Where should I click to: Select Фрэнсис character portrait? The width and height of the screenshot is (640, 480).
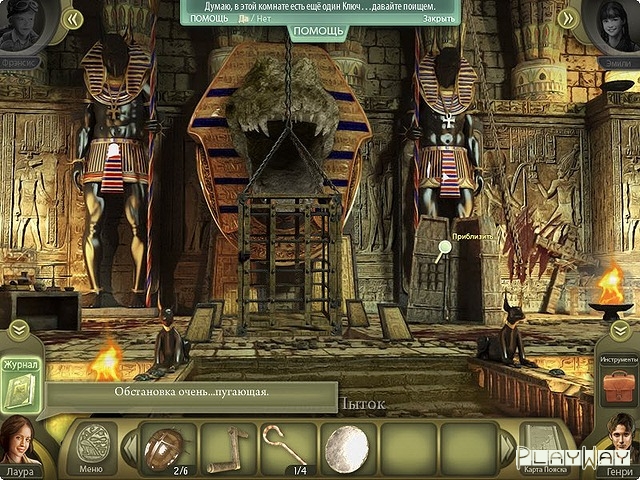[20, 27]
